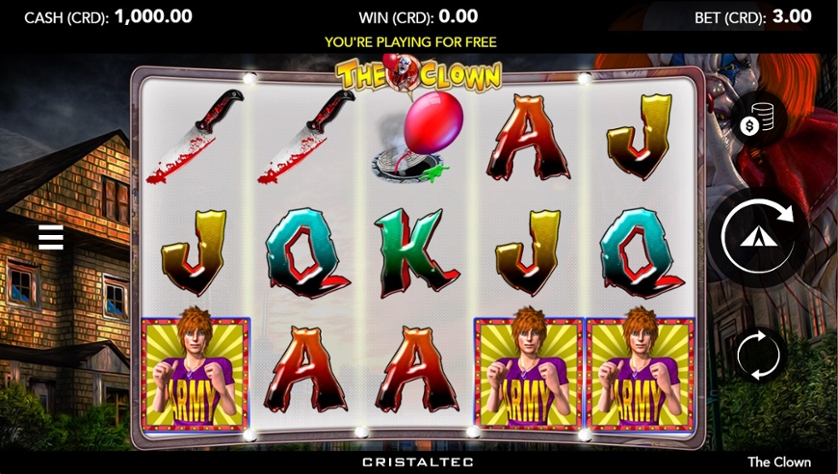
Task: Open the hamburger menu
Action: [51, 238]
